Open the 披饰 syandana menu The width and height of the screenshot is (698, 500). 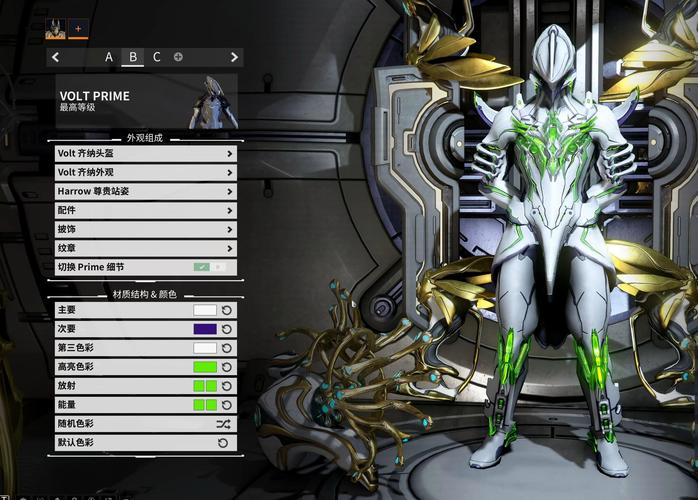click(146, 230)
